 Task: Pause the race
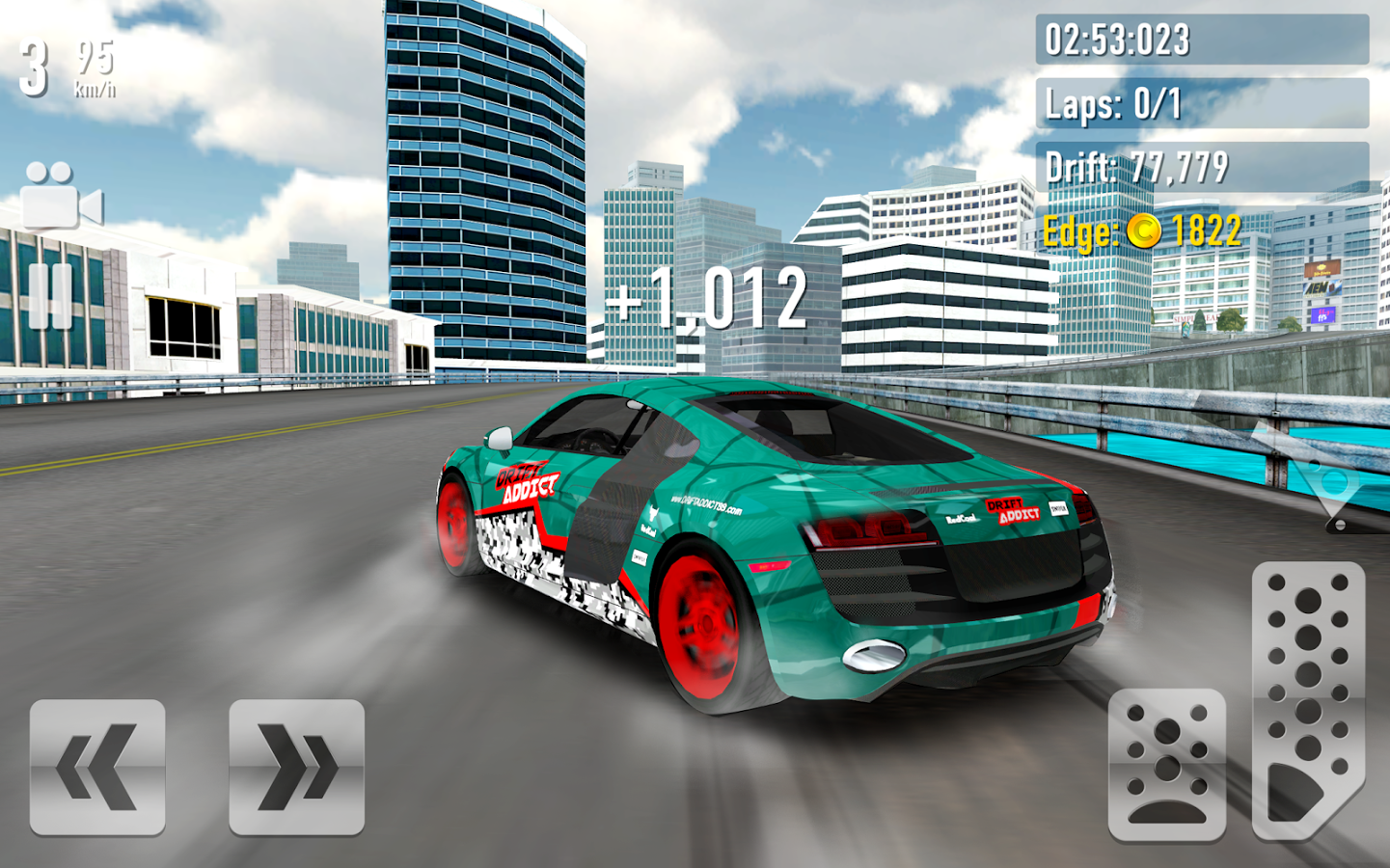click(x=50, y=295)
